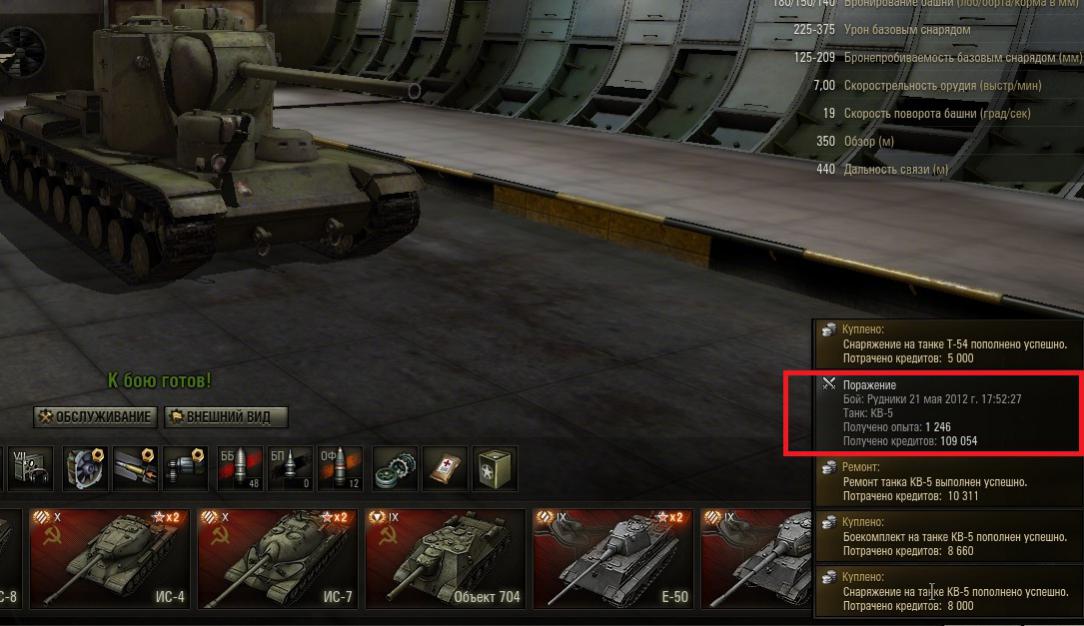
Task: Select the Объект 704 tank destroyer
Action: (445, 561)
